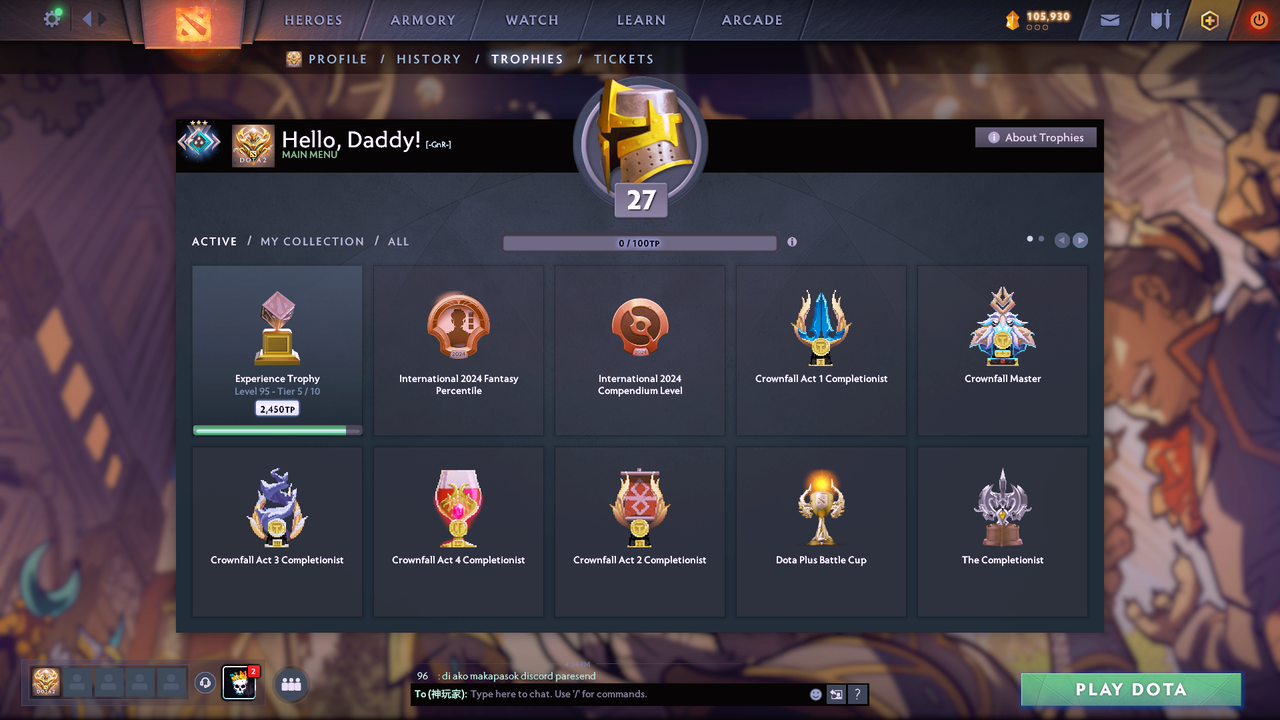Image resolution: width=1280 pixels, height=720 pixels.
Task: Open the Heroes menu
Action: click(313, 20)
